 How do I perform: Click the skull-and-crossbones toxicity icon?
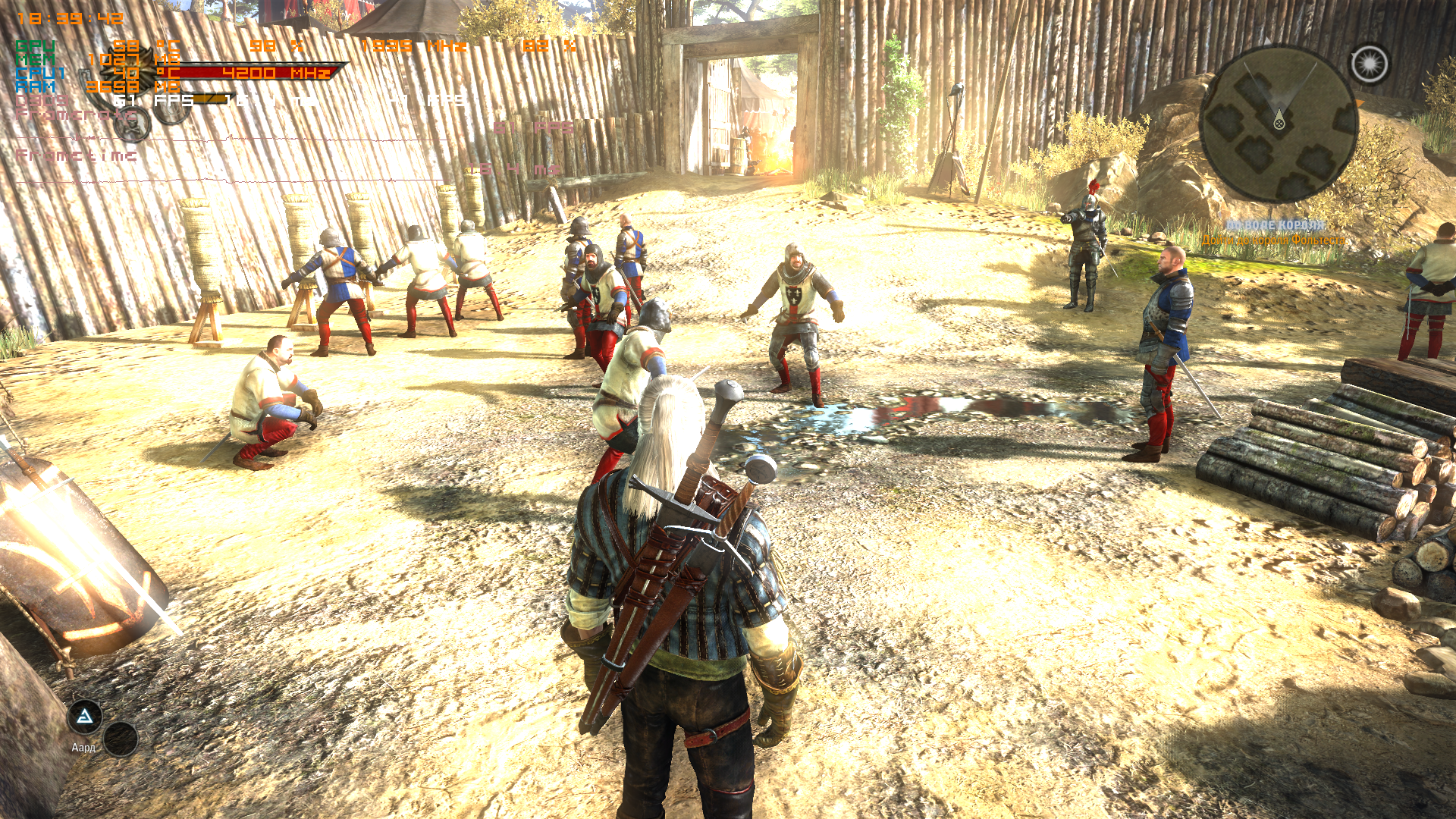click(133, 126)
